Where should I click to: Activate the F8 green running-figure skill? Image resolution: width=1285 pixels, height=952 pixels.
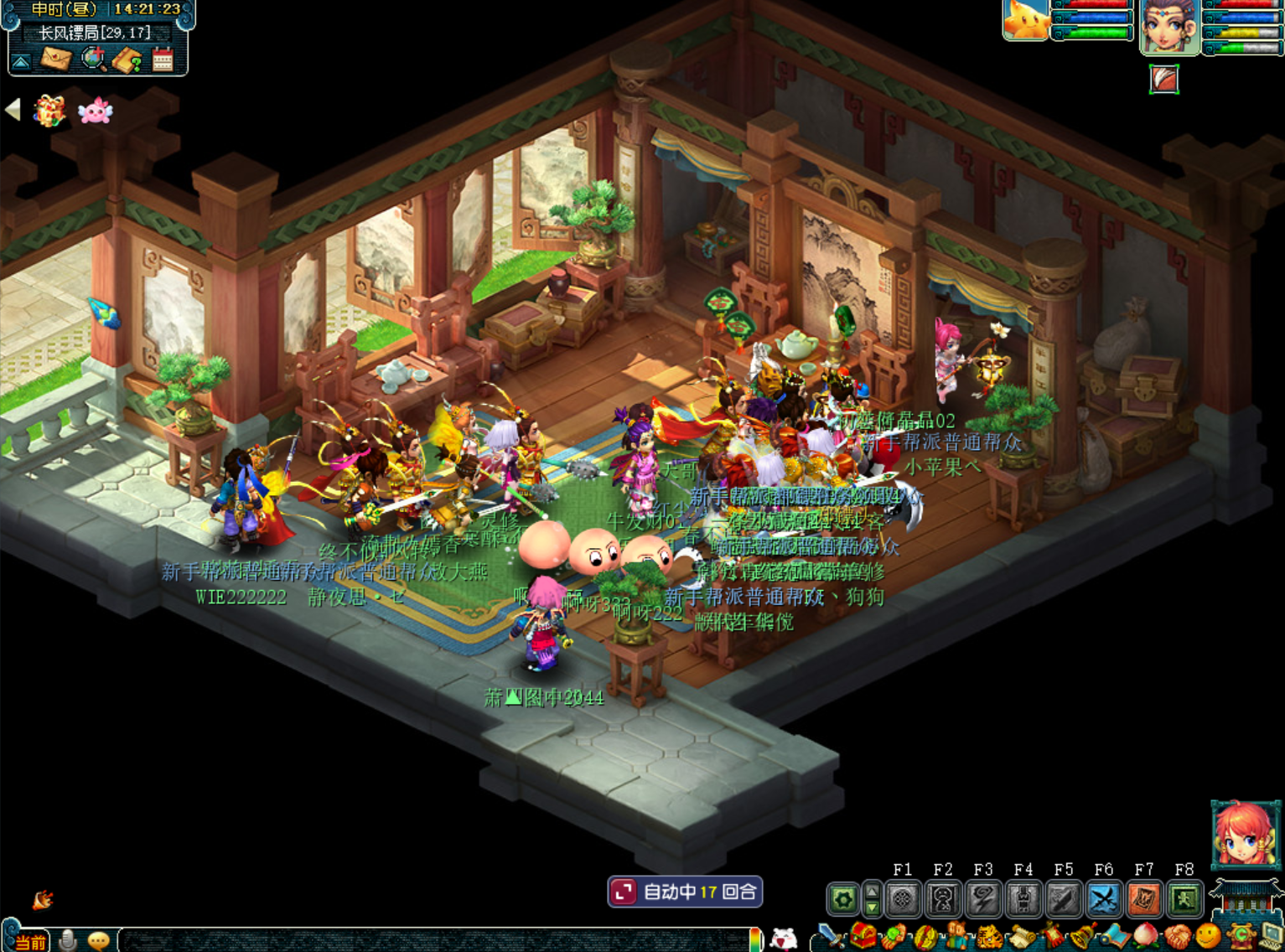pyautogui.click(x=1184, y=900)
